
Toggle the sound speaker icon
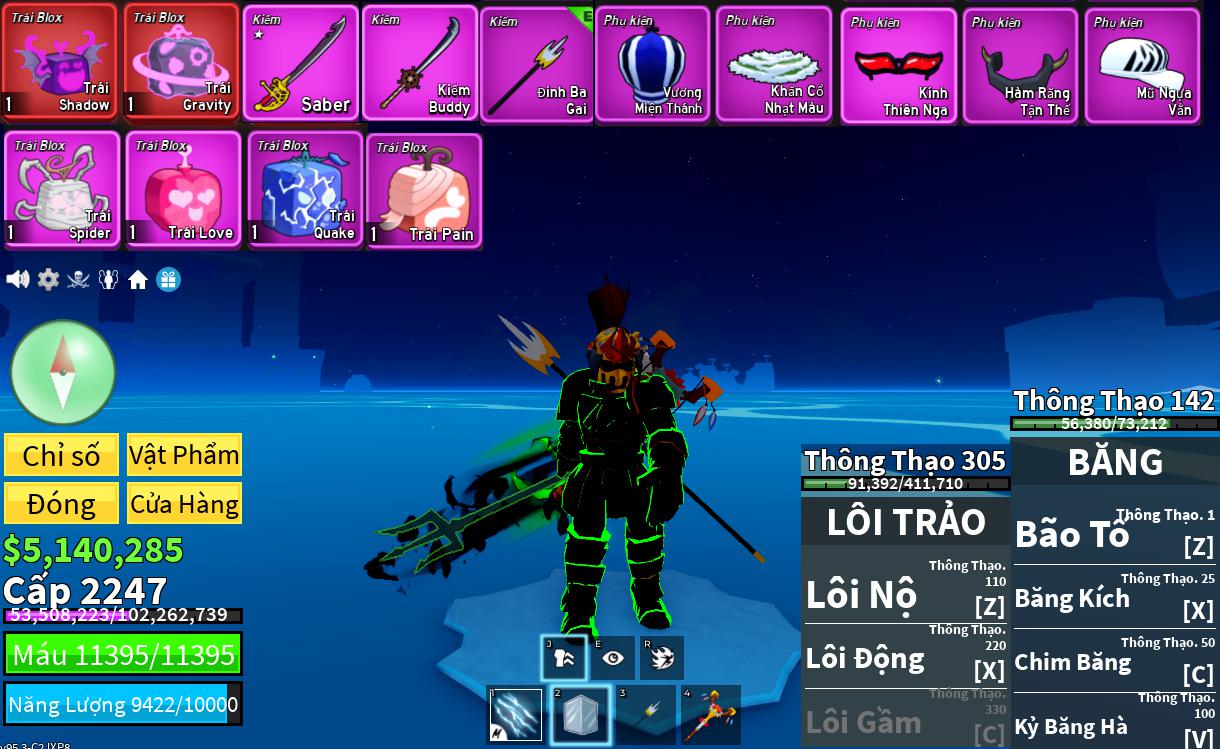click(18, 279)
